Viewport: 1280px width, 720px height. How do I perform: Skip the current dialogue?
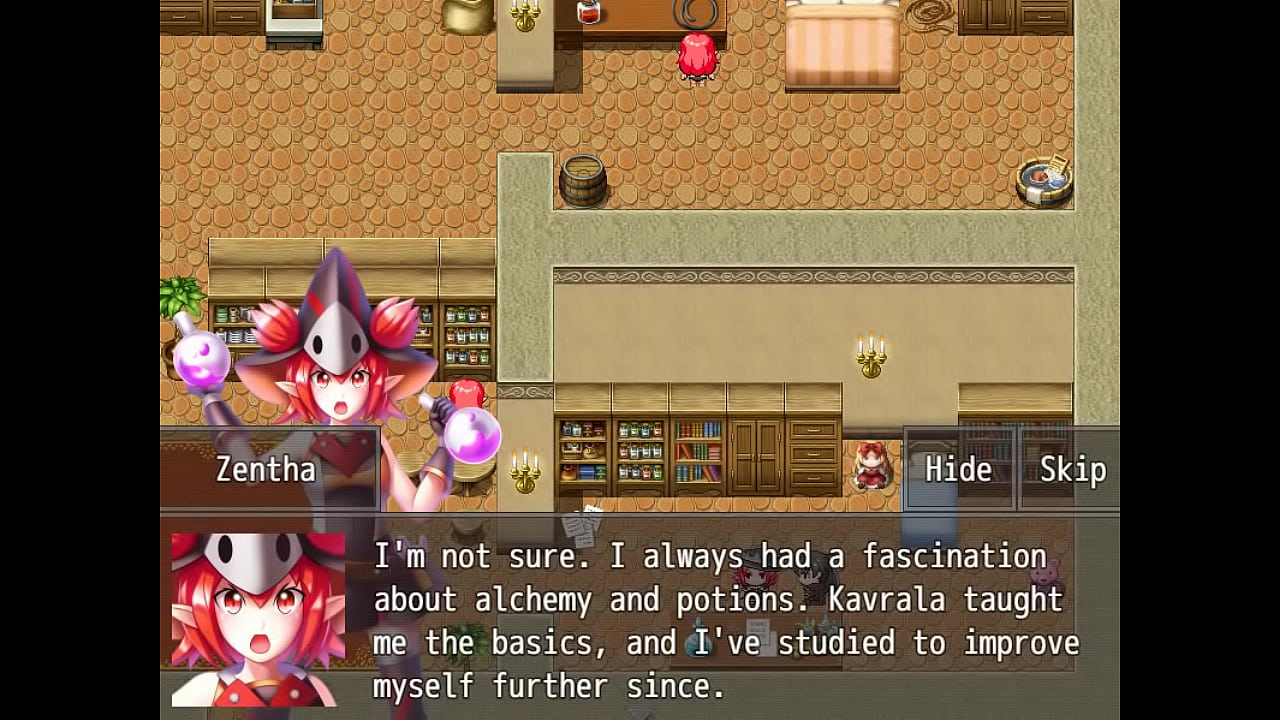pos(1072,469)
